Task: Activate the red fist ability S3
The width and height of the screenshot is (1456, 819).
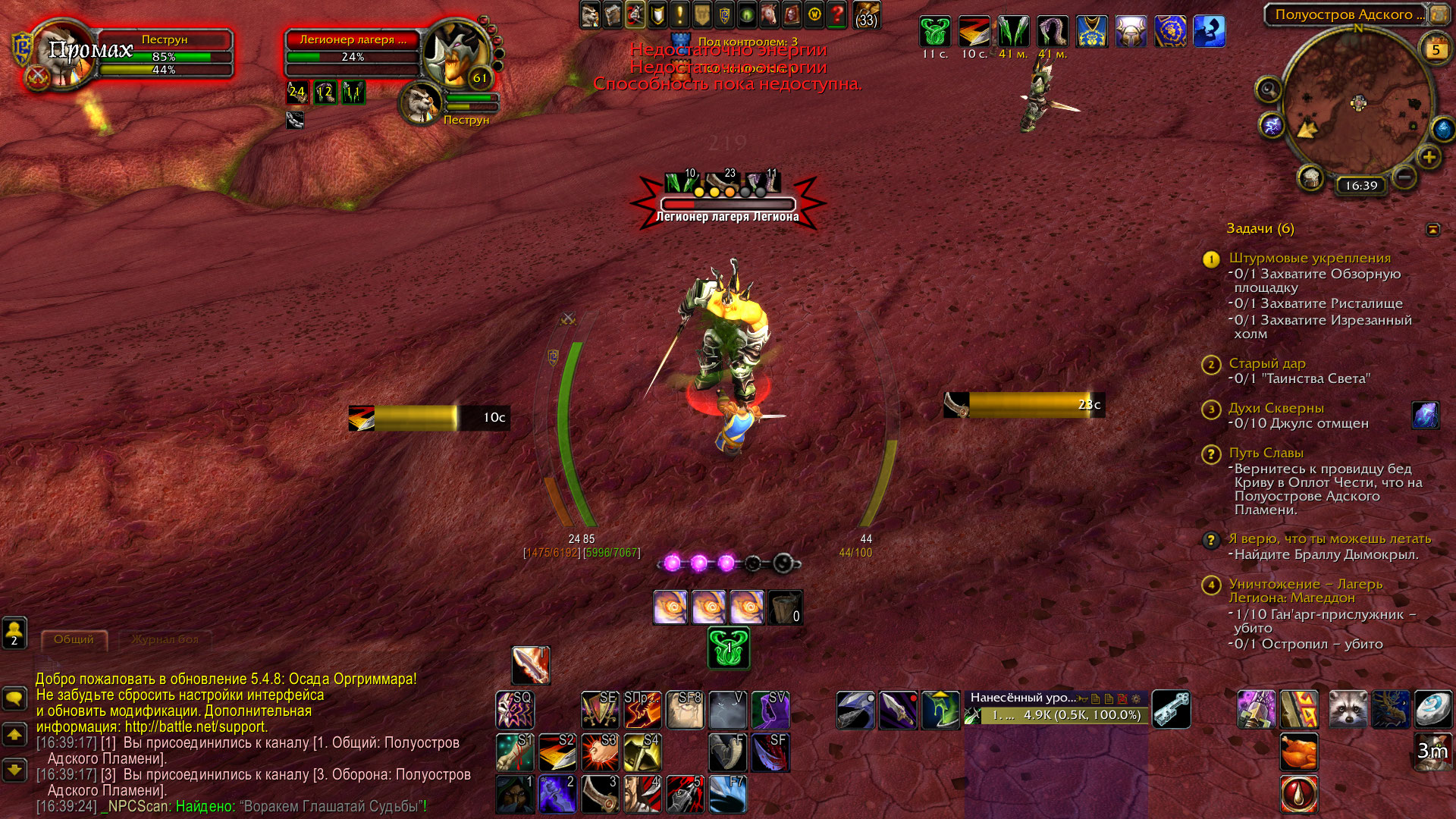Action: [x=600, y=752]
